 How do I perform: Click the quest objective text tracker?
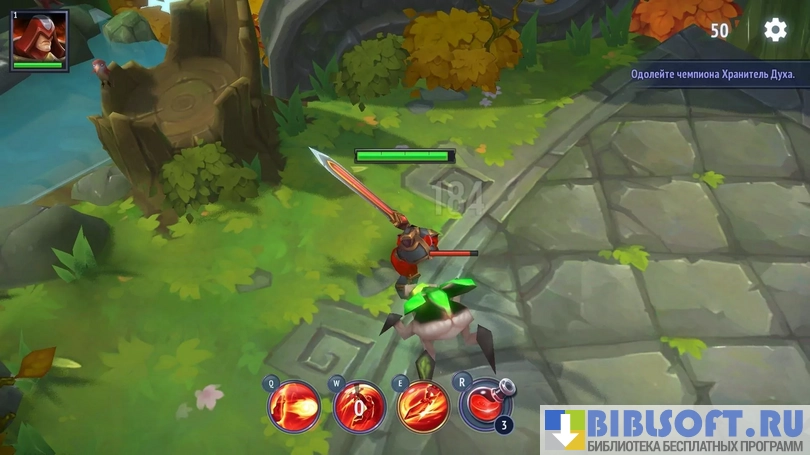[x=713, y=74]
